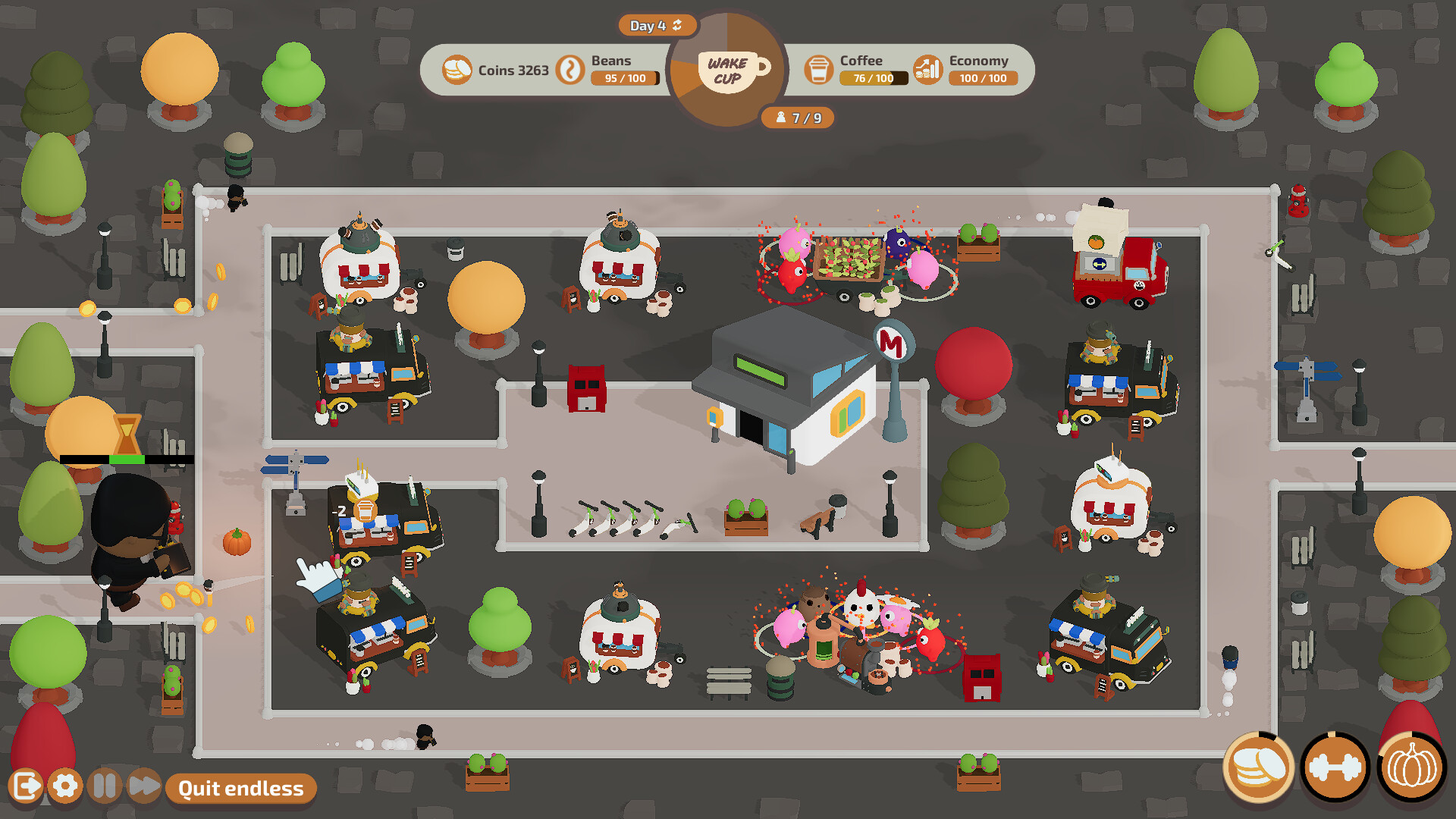Screen dimensions: 1456x819
Task: Toggle pause on the game
Action: coord(105,787)
